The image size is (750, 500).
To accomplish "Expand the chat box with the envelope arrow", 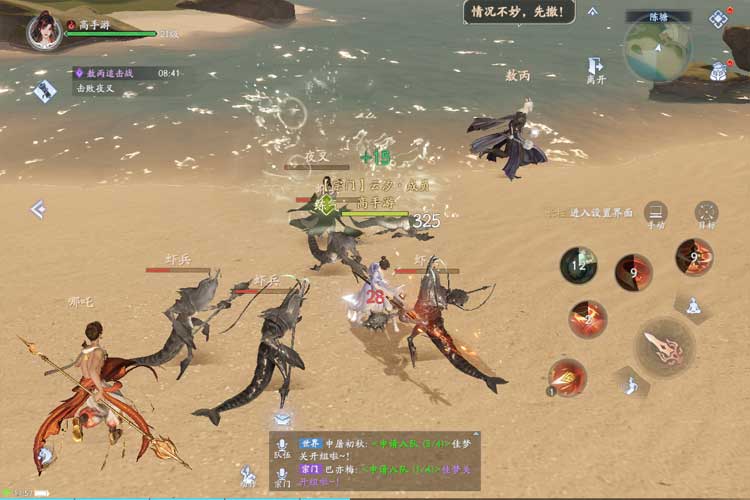I will pos(283,419).
